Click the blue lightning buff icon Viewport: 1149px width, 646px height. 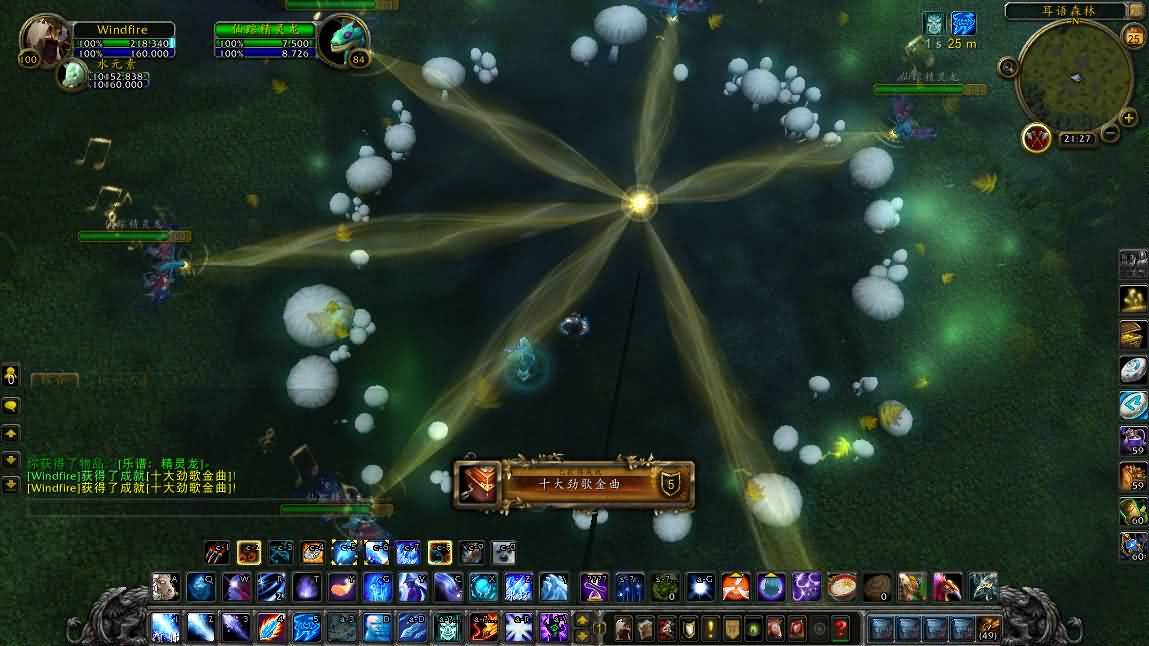click(963, 23)
